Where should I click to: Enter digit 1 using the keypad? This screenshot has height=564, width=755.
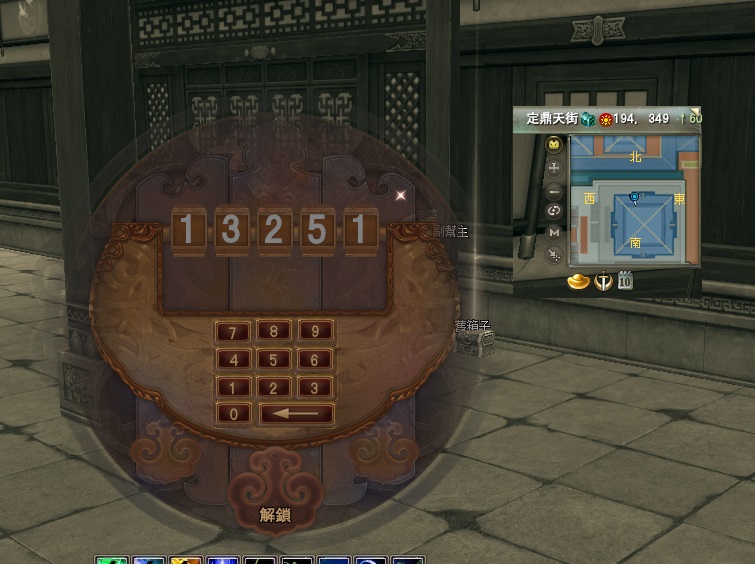[234, 388]
